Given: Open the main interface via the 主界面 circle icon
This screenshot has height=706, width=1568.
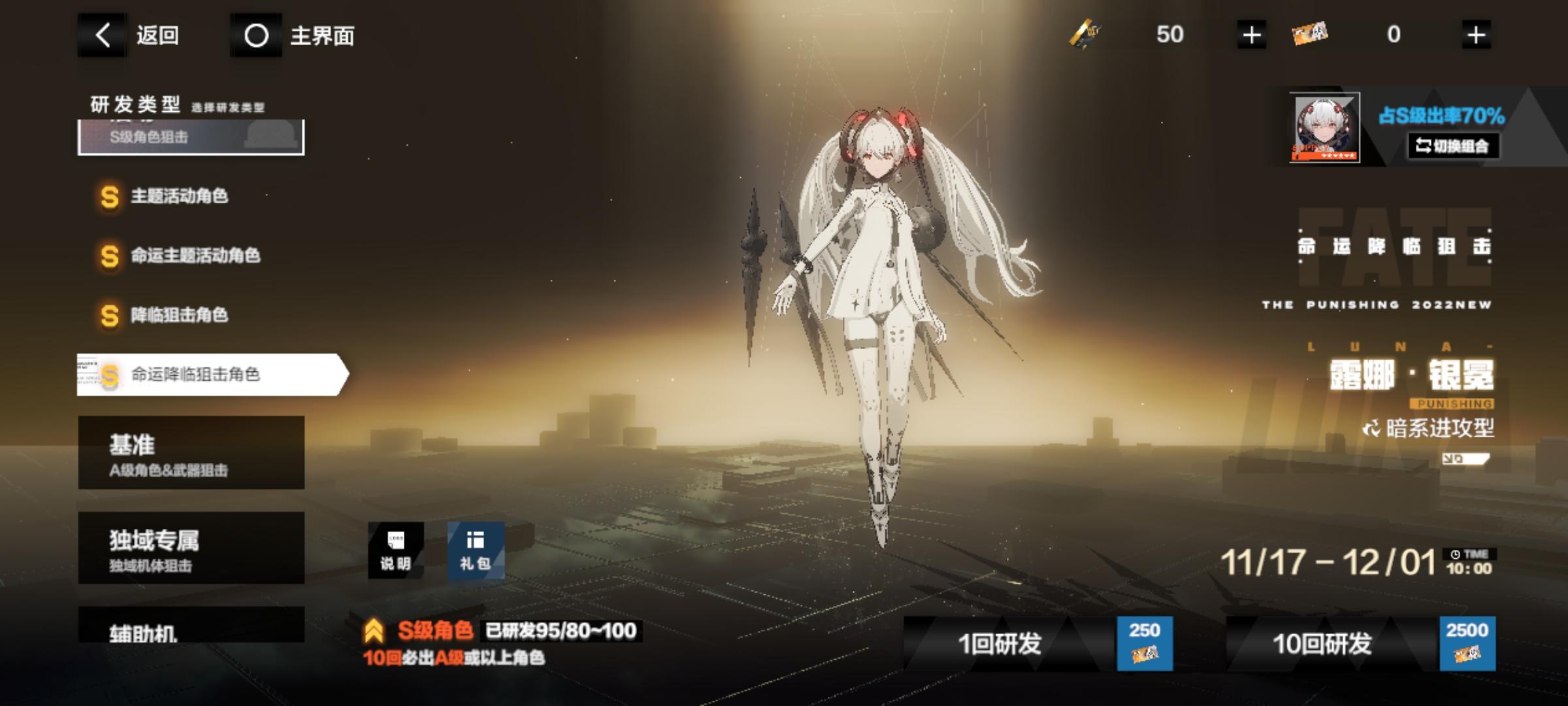Looking at the screenshot, I should click(256, 37).
